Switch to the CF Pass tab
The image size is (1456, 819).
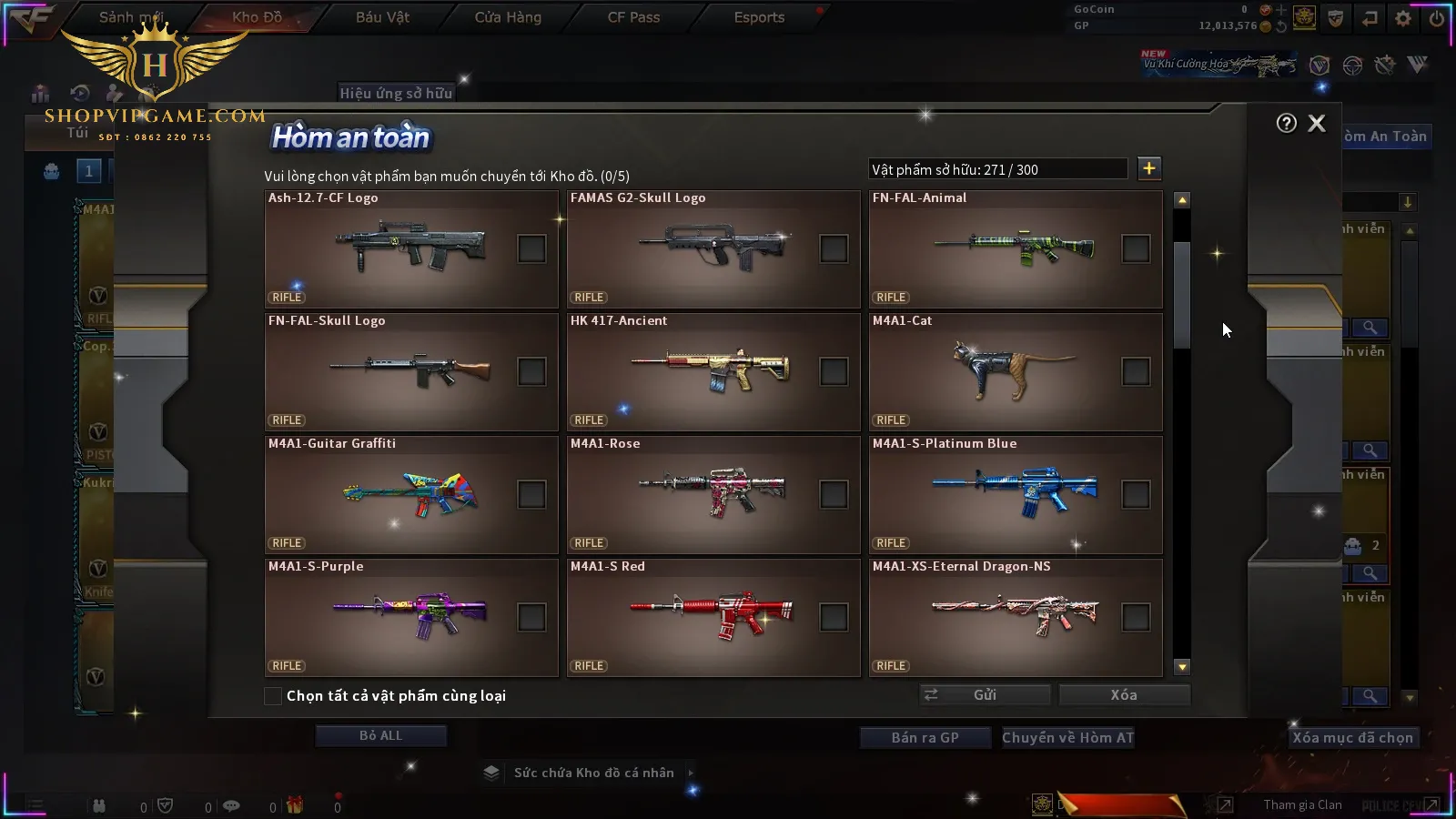(x=633, y=17)
